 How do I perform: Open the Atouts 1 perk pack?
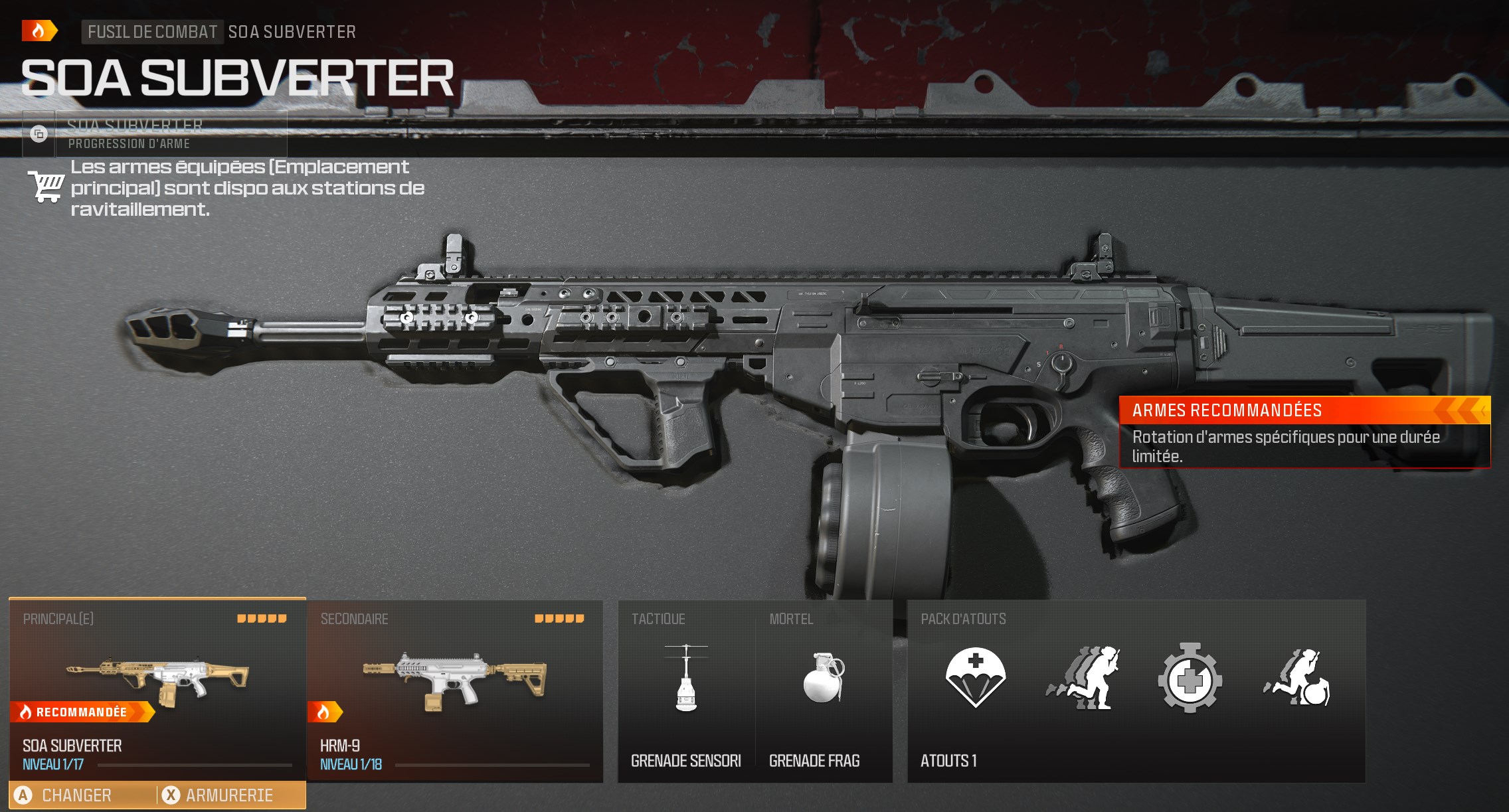tap(948, 761)
